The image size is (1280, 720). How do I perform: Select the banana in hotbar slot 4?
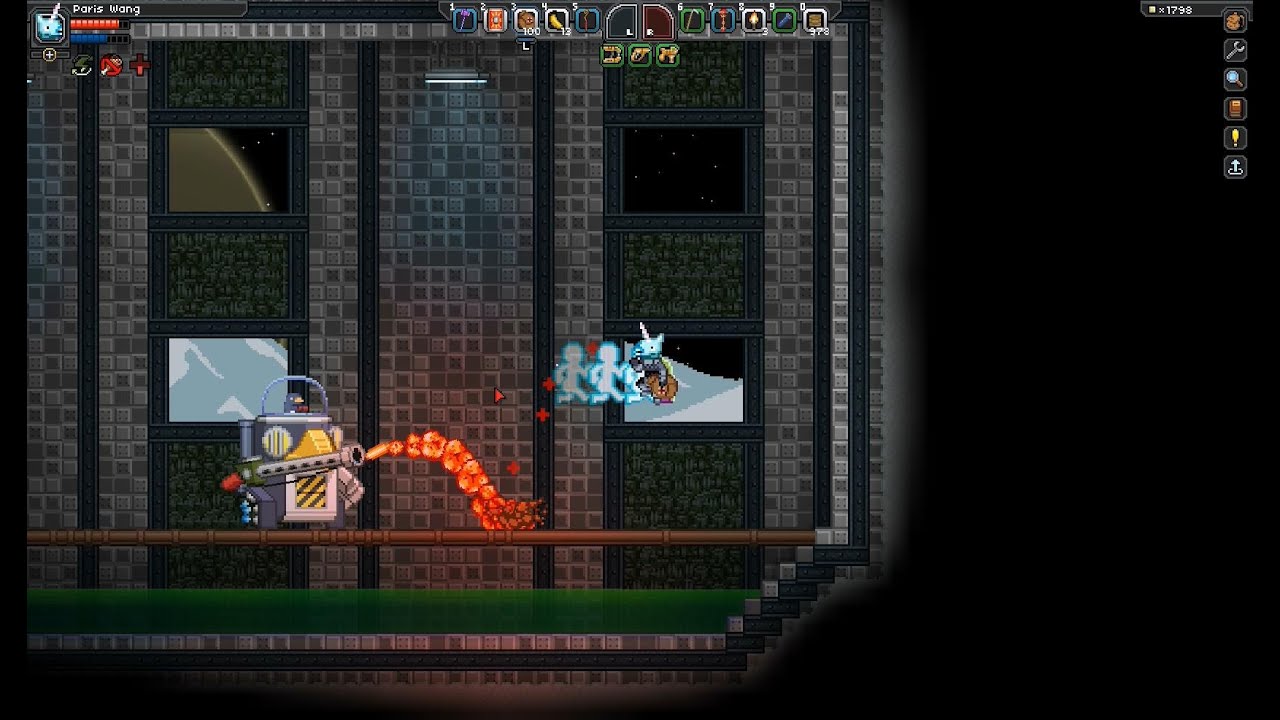[557, 20]
